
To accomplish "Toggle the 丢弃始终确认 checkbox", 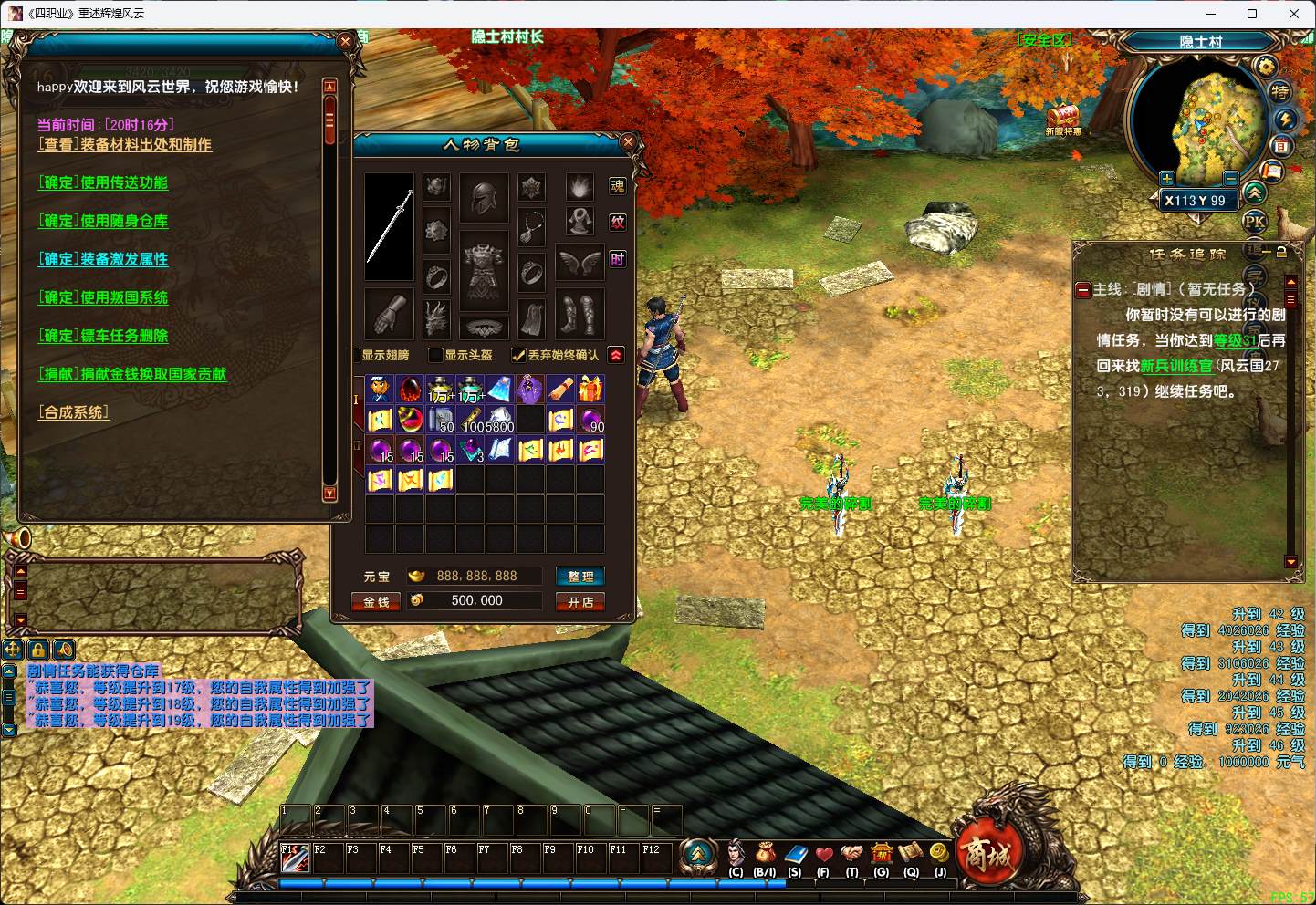I will click(518, 355).
